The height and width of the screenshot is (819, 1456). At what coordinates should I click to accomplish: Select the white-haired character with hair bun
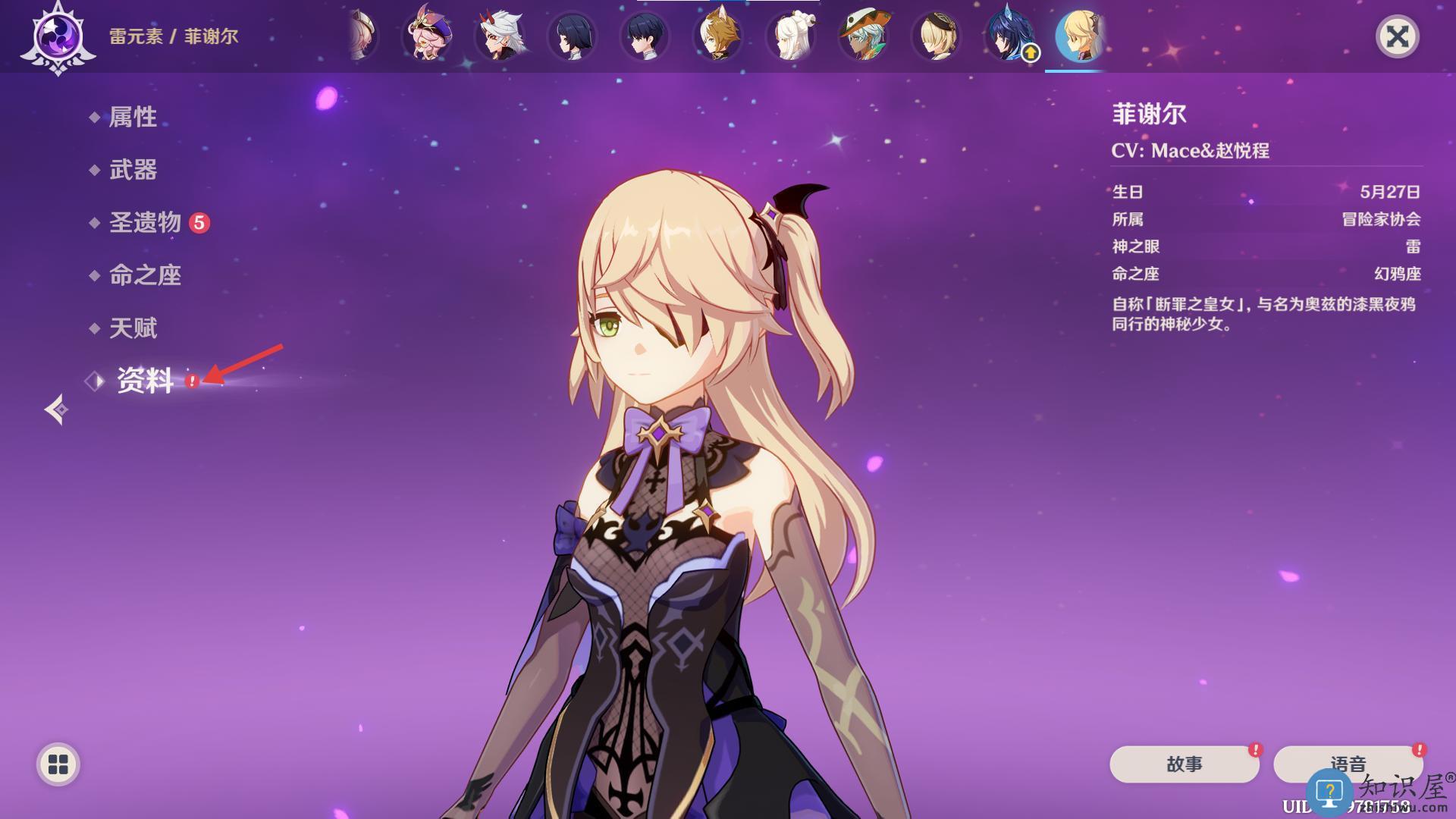[x=791, y=36]
